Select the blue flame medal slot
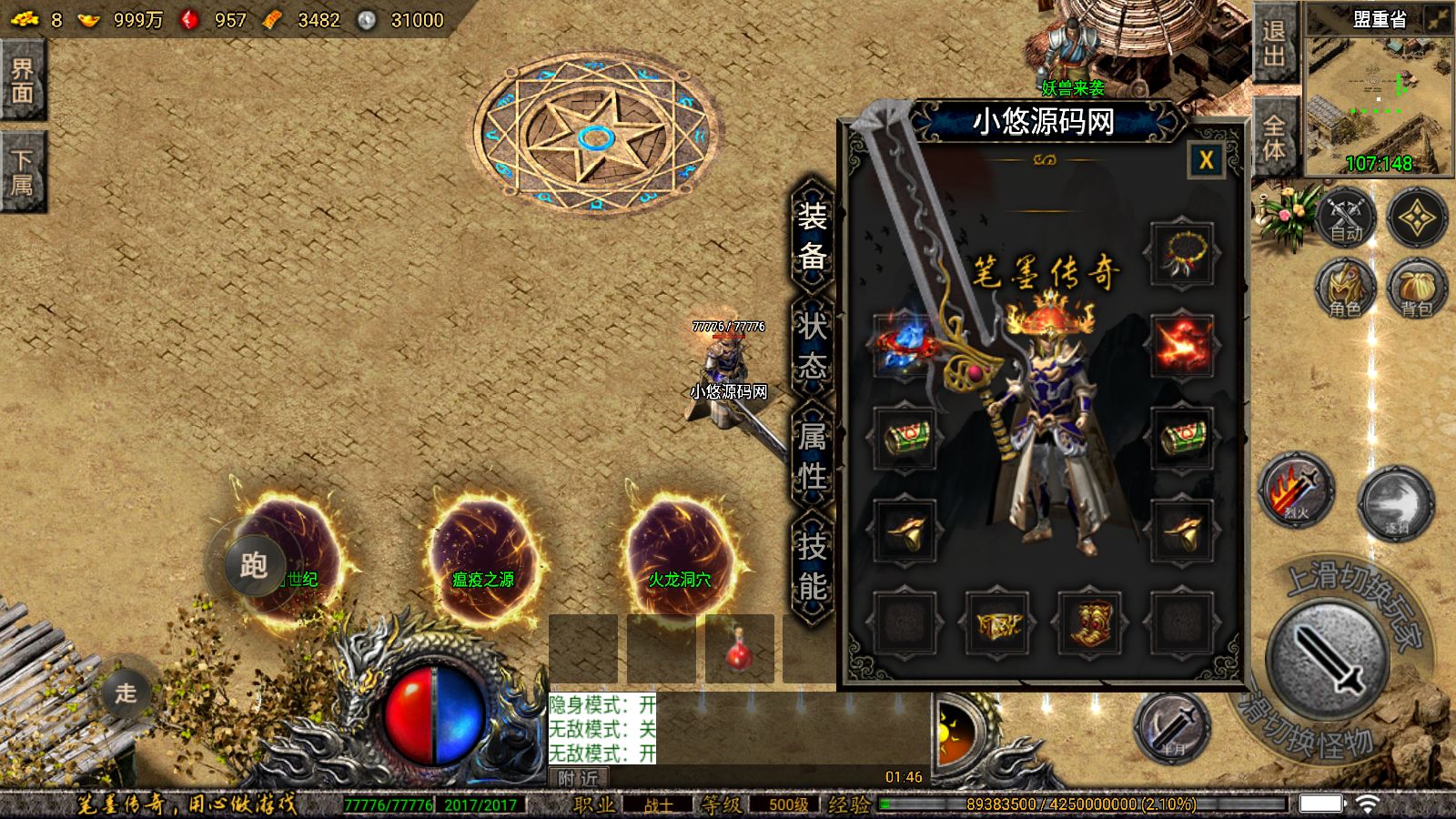Image resolution: width=1456 pixels, height=819 pixels. coord(905,345)
